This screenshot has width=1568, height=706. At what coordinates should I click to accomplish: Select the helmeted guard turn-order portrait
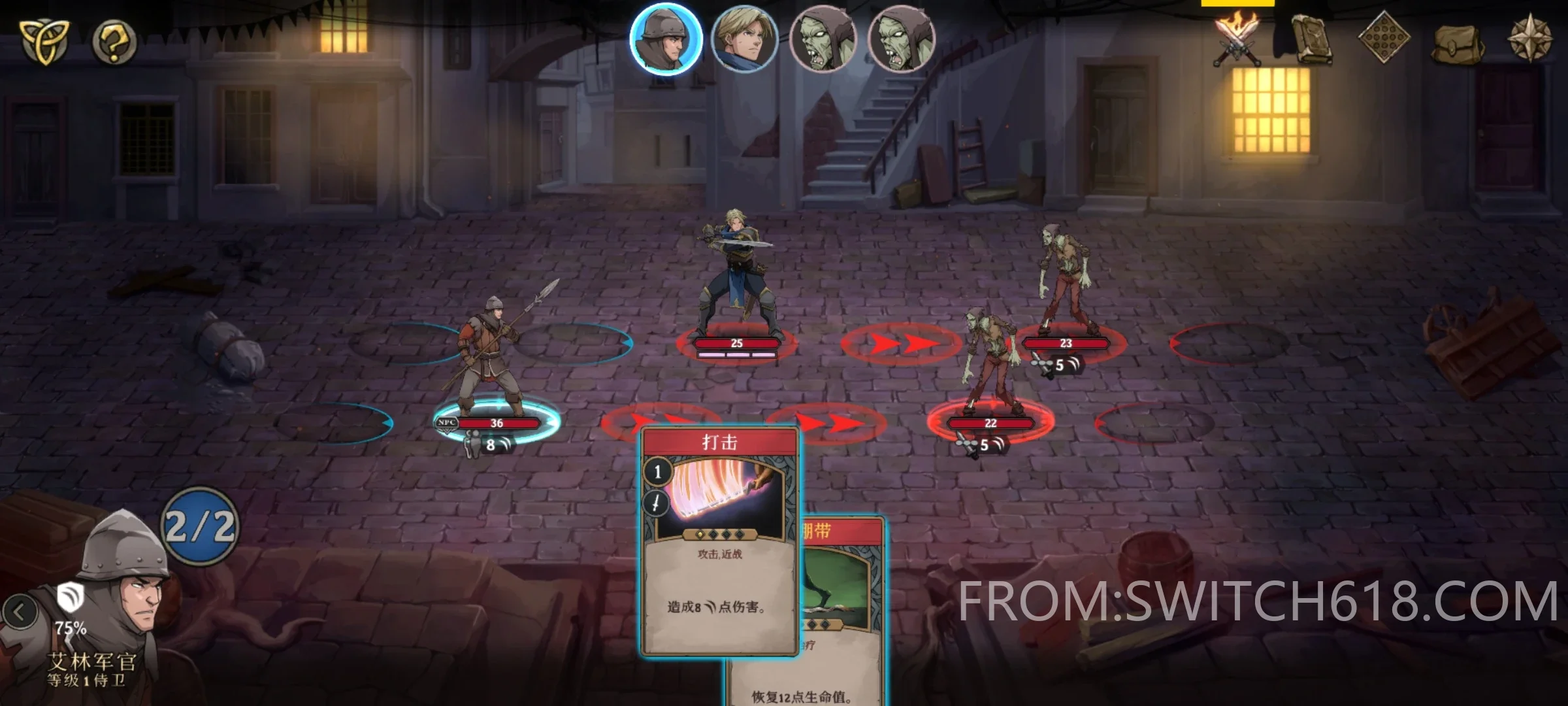(666, 39)
